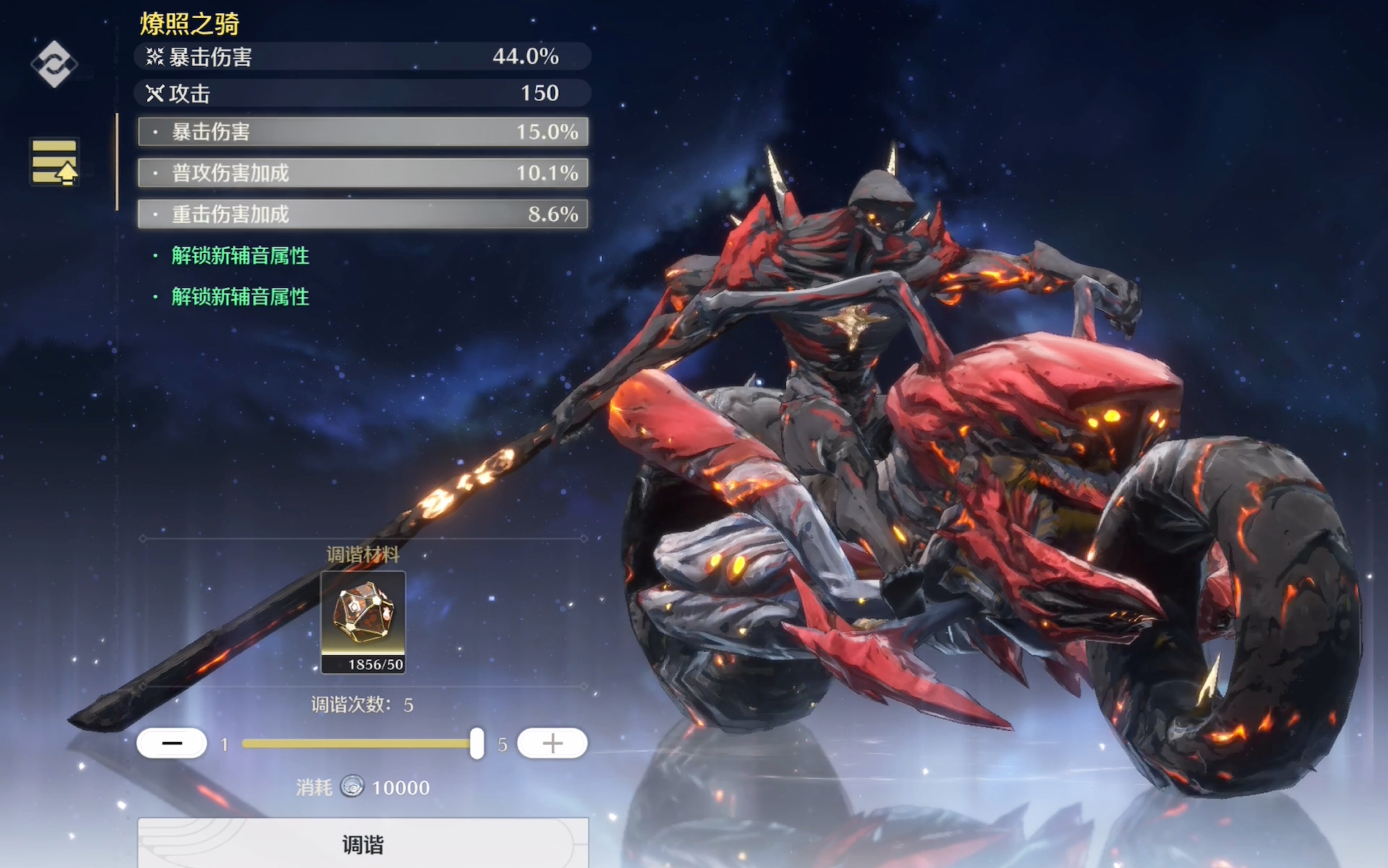Select the tuning material item slot

[x=363, y=622]
